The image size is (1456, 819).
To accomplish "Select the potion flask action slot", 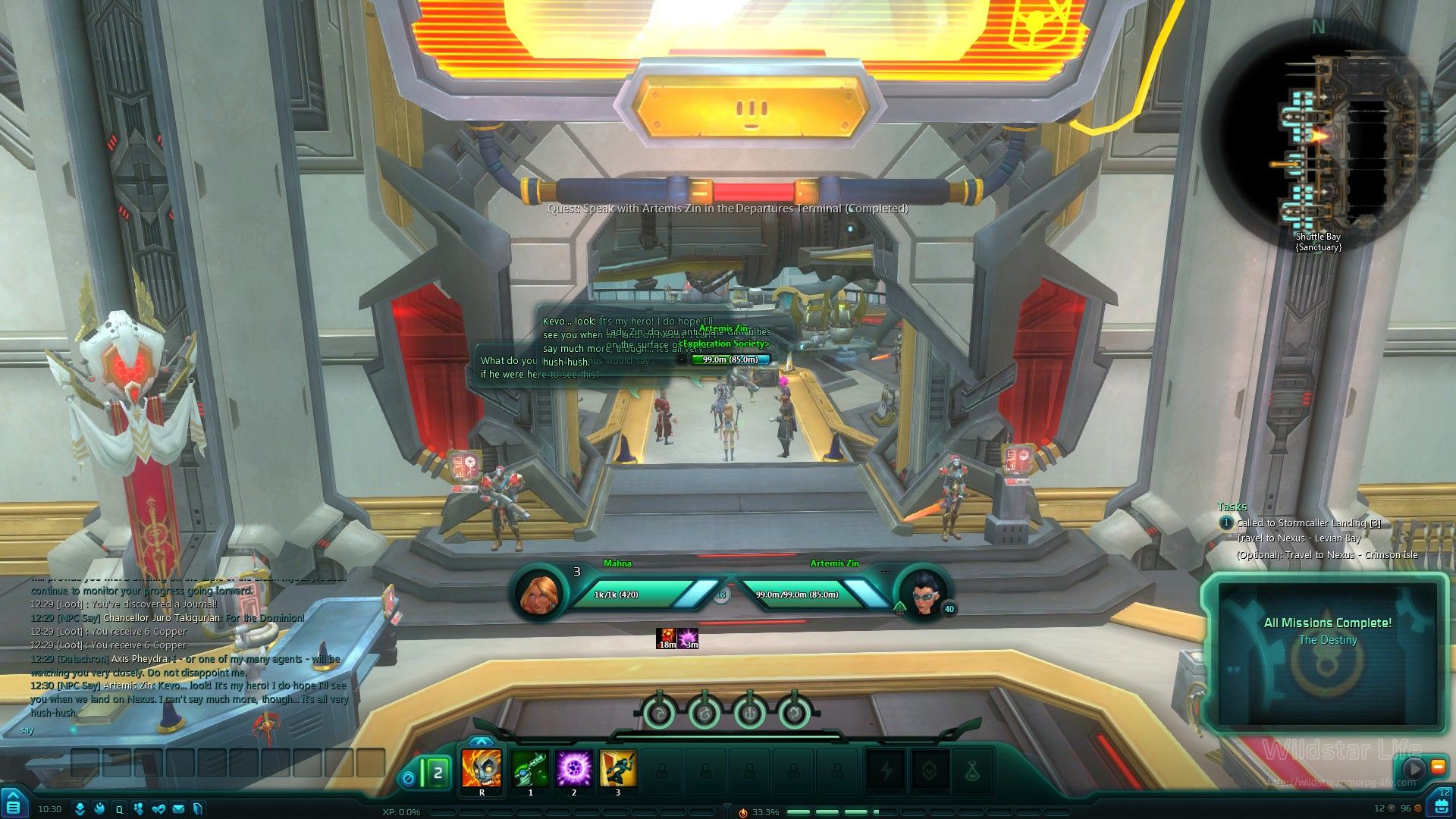I will pos(973,771).
